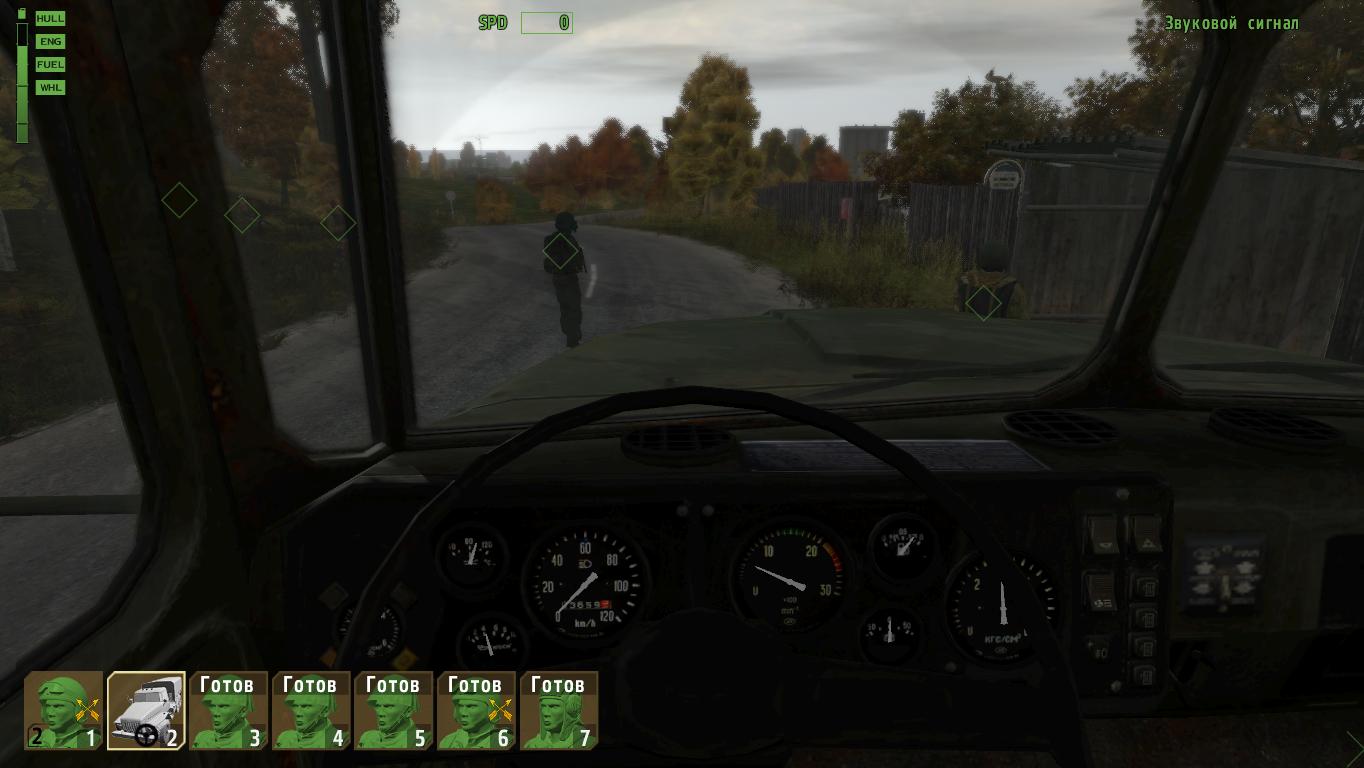1364x768 pixels.
Task: Choose squad member 7 in the unit bar
Action: point(559,710)
